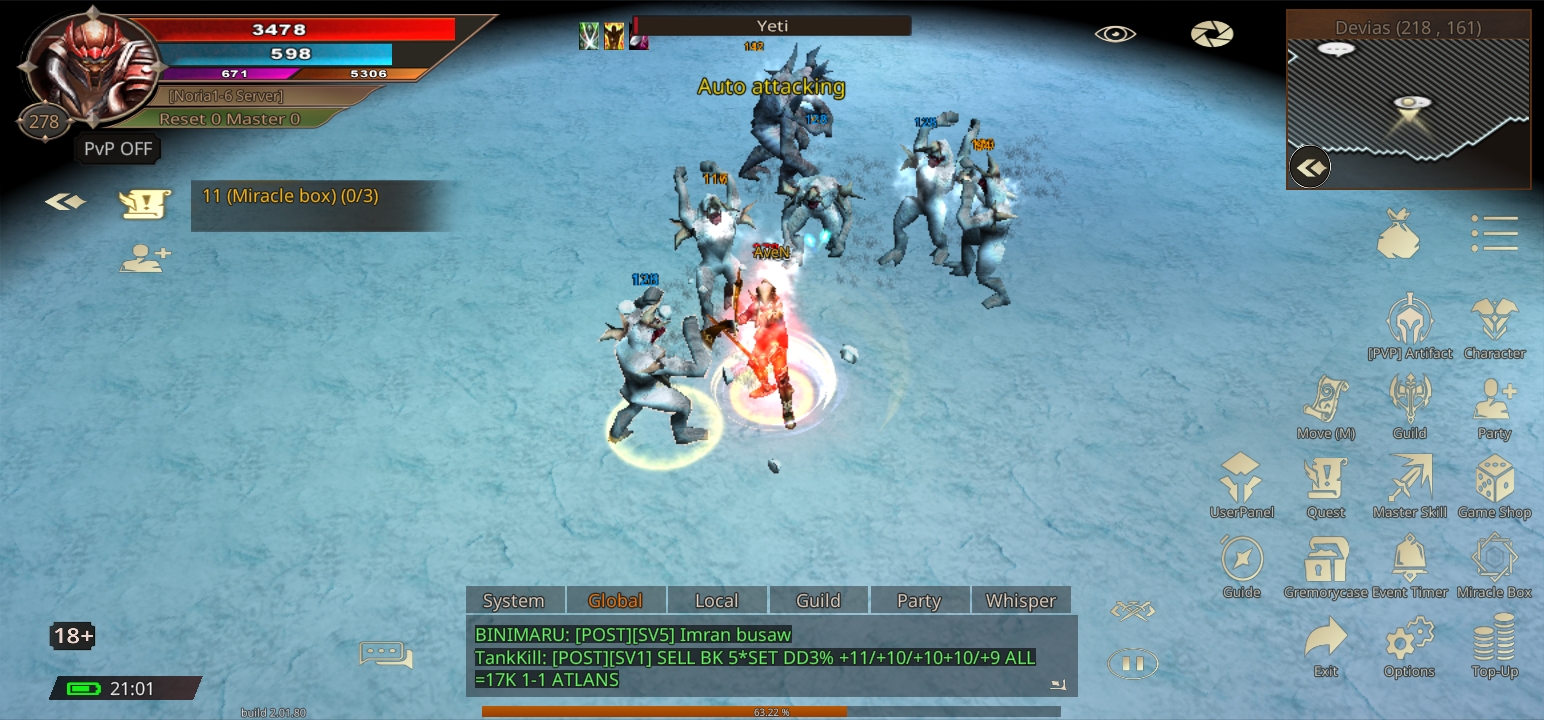This screenshot has width=1544, height=720.
Task: Open the Gremorycase chest
Action: (1326, 563)
